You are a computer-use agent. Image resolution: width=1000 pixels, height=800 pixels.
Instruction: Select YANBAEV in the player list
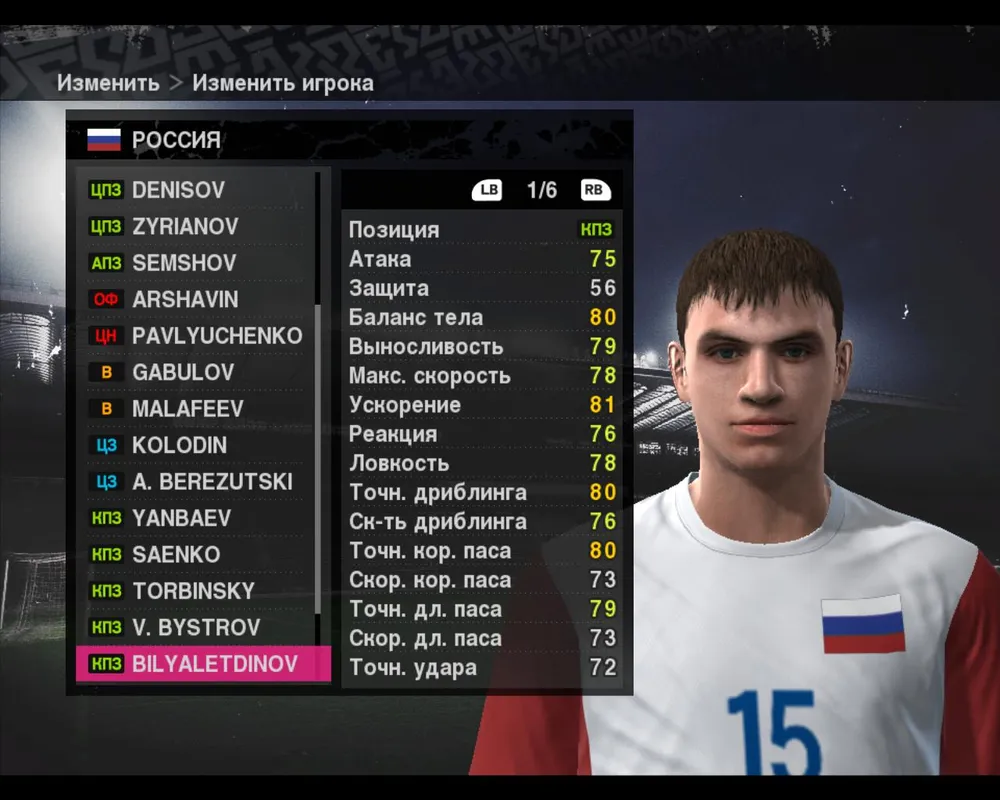tap(200, 518)
